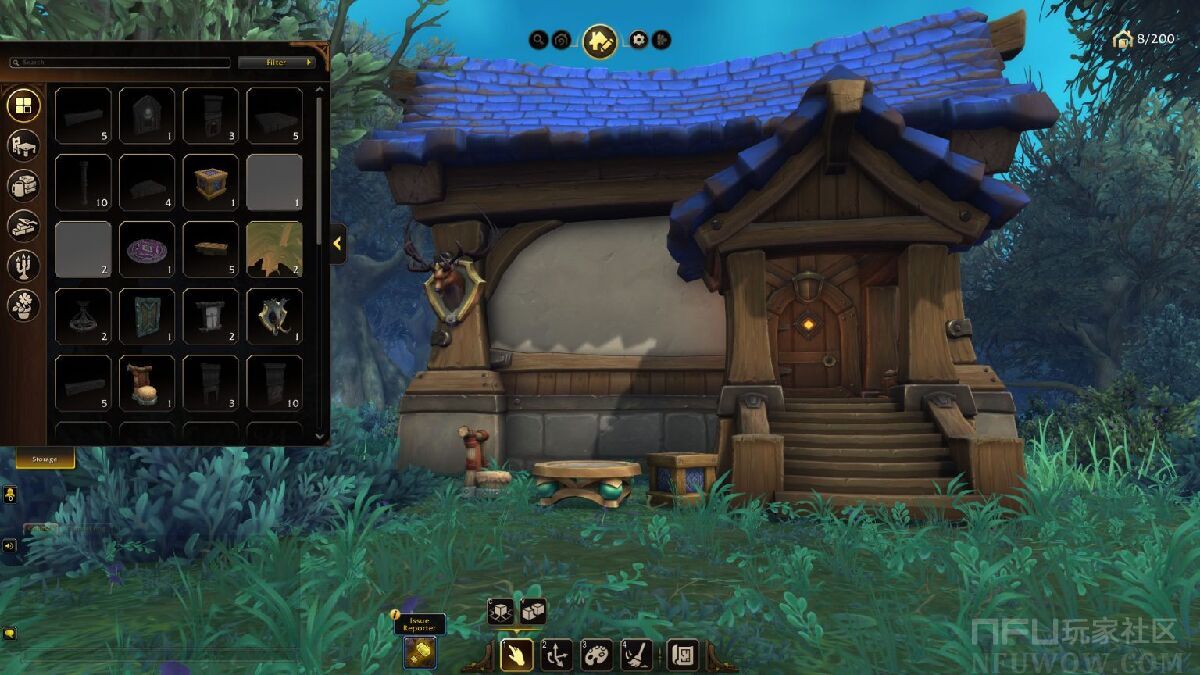Choose the wooden chair with cushion slot

[x=147, y=383]
